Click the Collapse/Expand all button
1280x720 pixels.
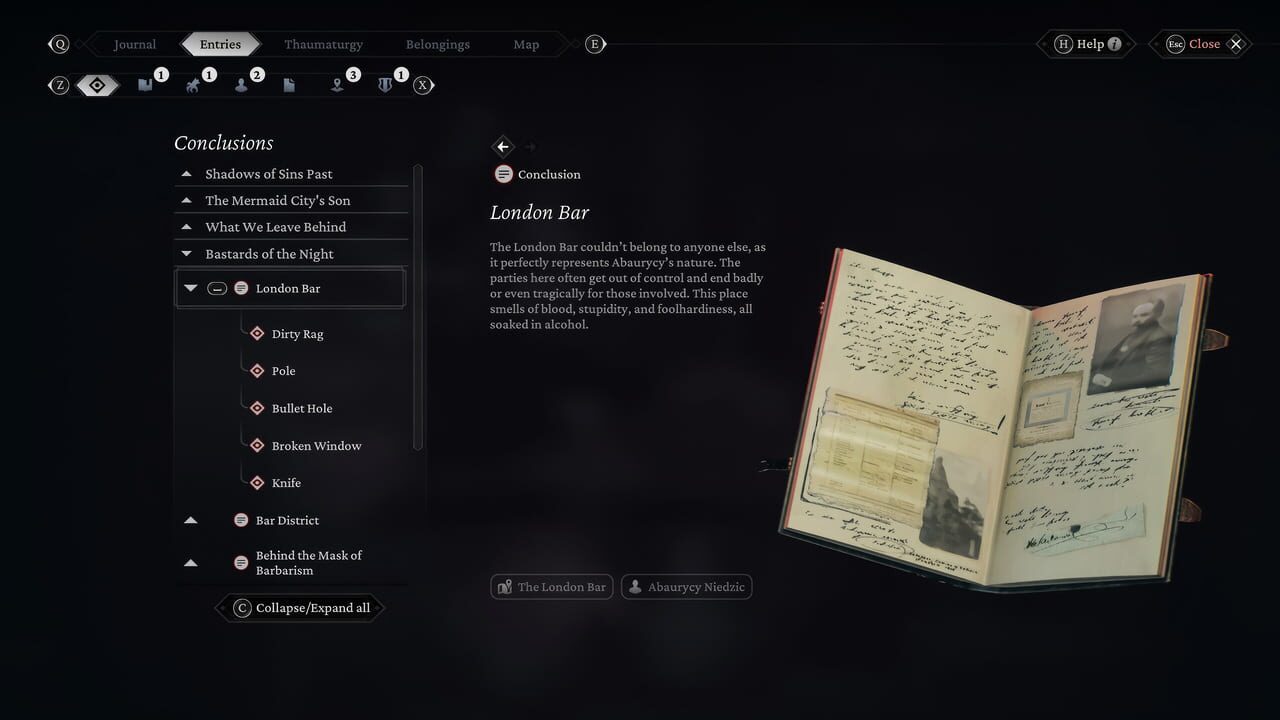(299, 607)
